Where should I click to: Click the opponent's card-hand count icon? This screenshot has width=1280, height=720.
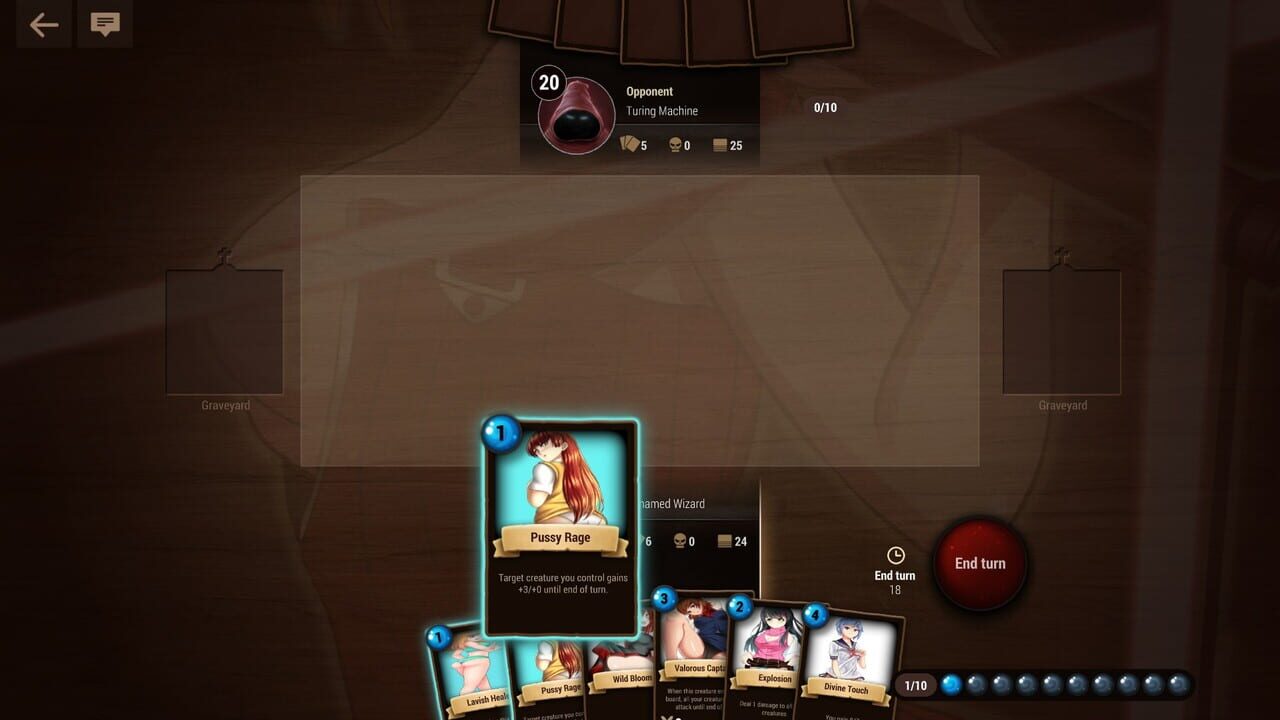626,145
